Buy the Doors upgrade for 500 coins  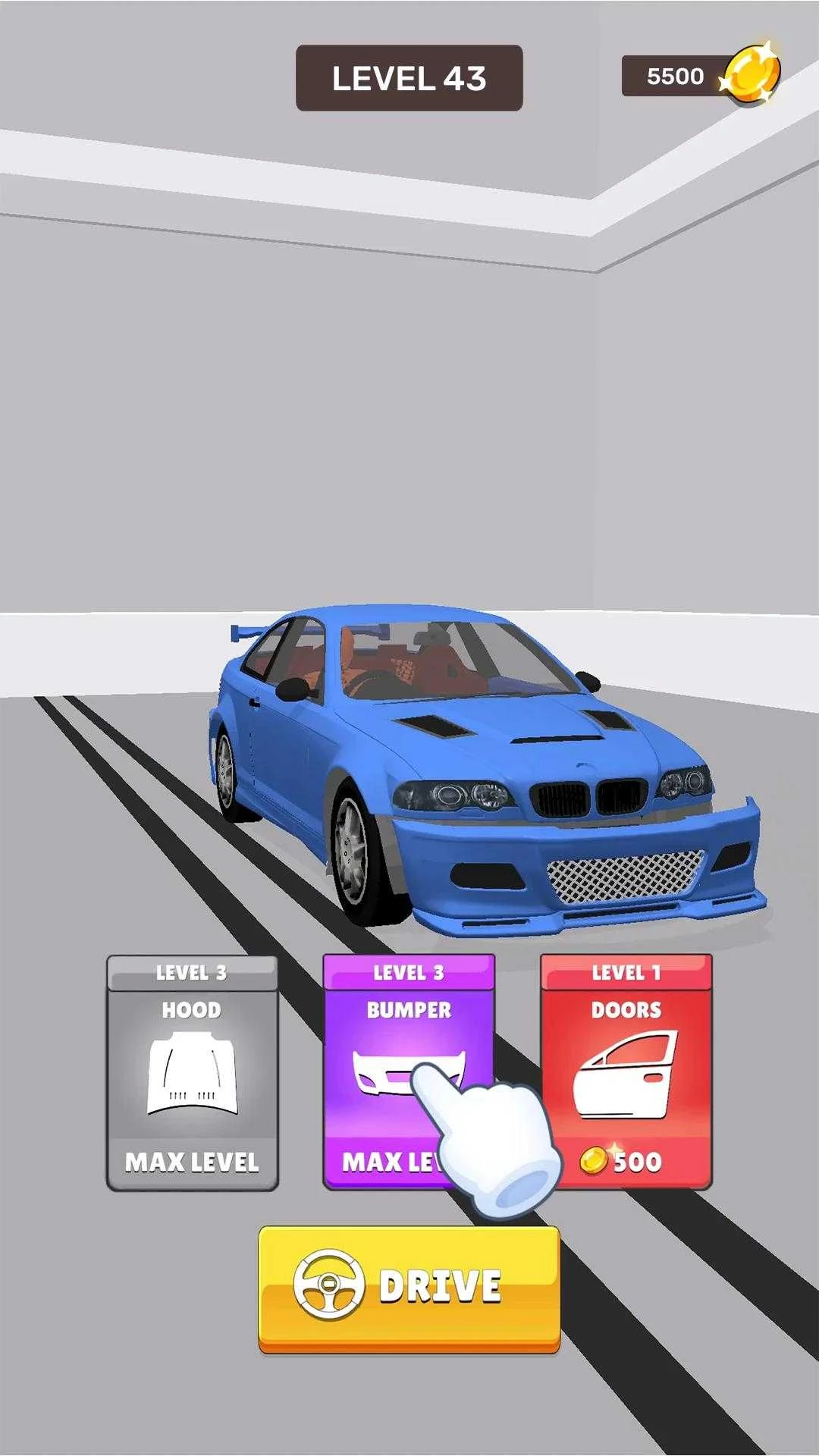click(626, 1072)
